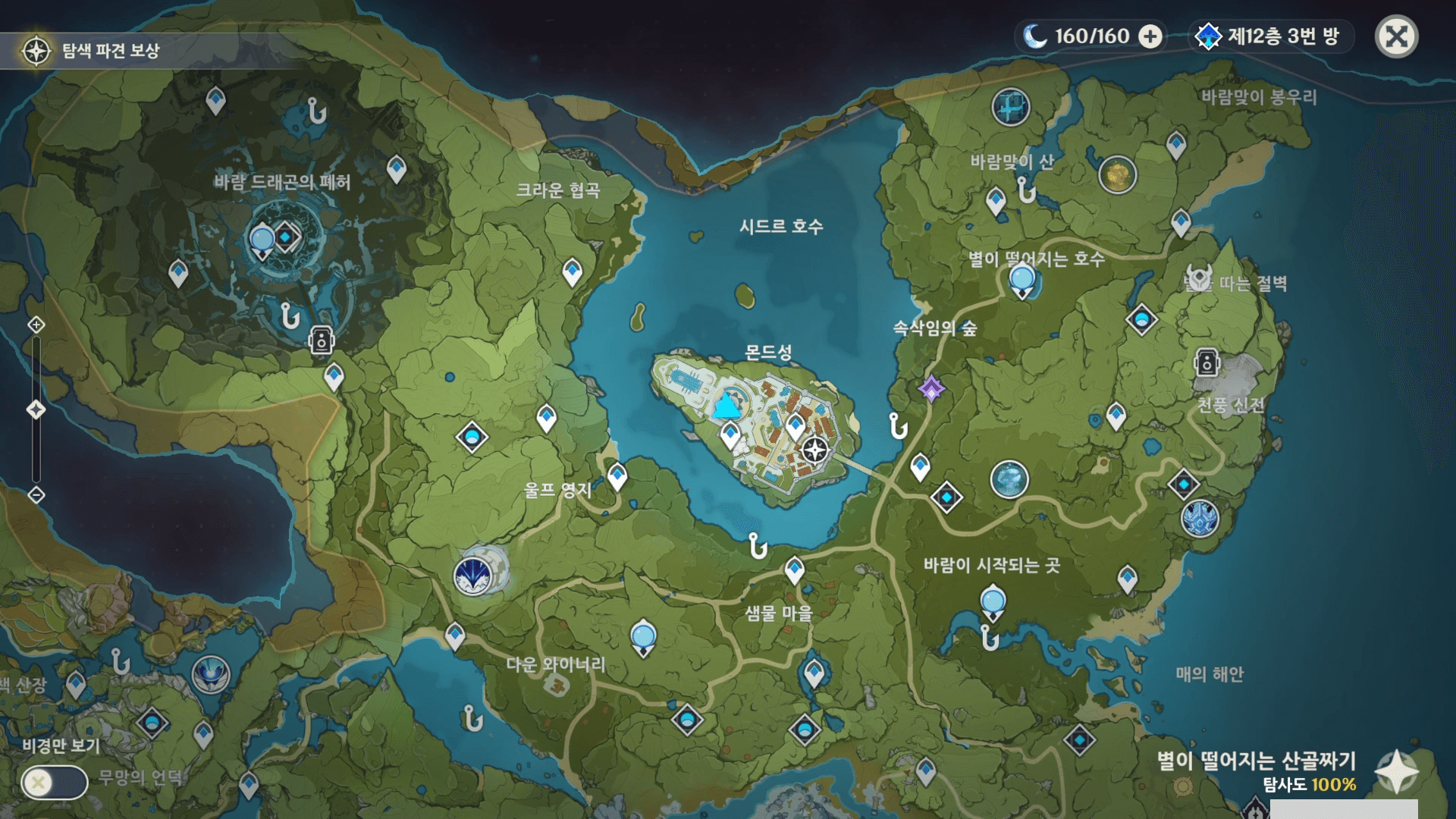Select the Statue of the Seven at 별이 떨어지는 호수
Image resolution: width=1456 pixels, height=819 pixels.
(x=1021, y=280)
